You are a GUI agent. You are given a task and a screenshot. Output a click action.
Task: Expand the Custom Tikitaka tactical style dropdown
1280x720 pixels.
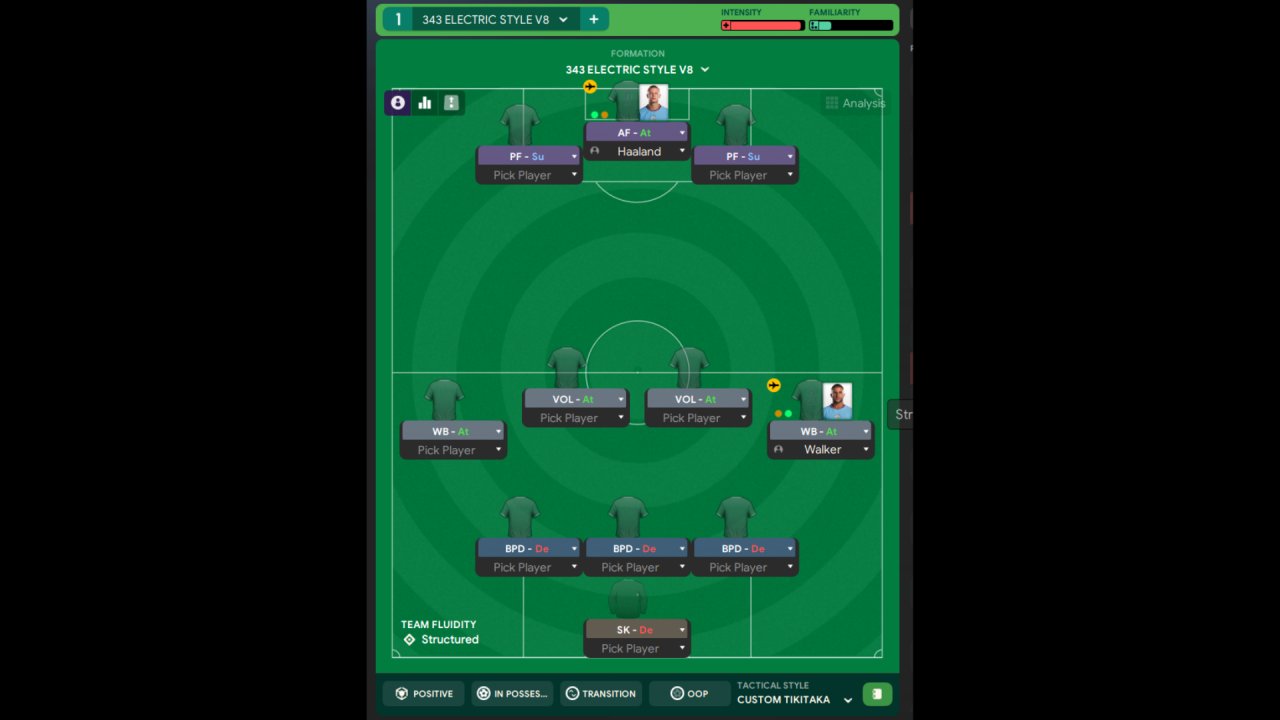847,700
